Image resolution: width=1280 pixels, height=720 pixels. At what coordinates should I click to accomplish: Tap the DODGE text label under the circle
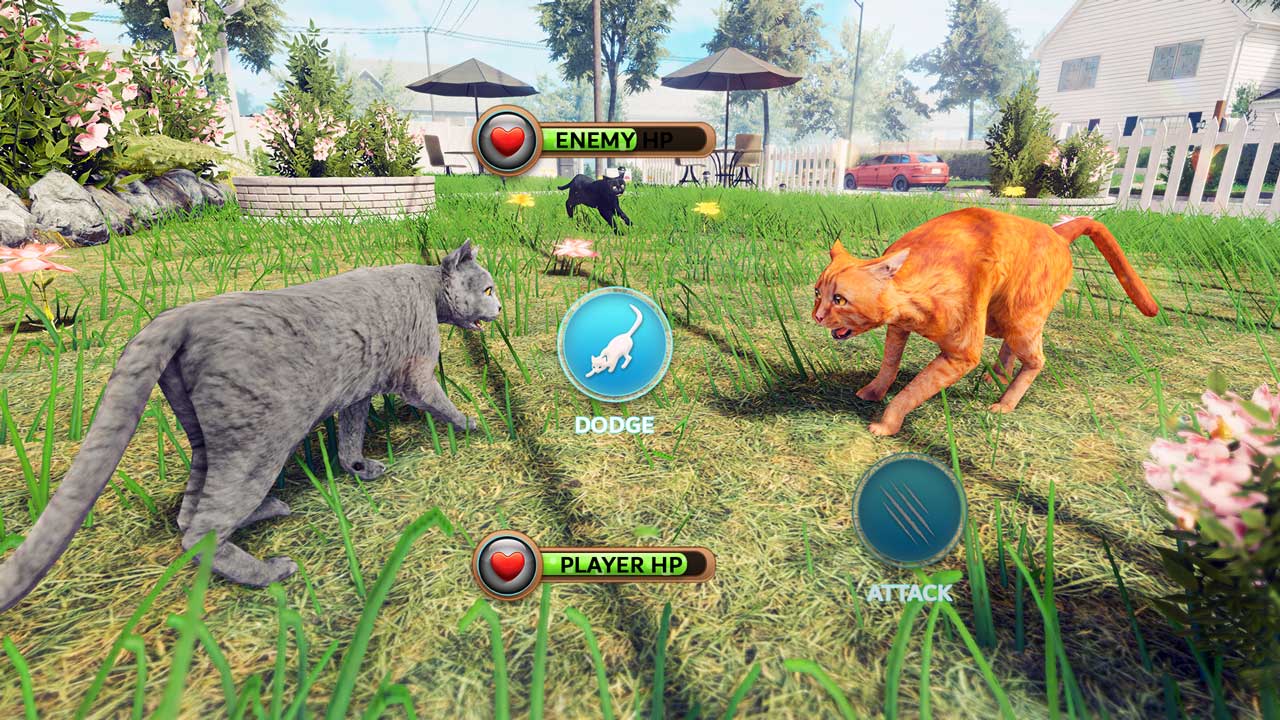[x=613, y=424]
